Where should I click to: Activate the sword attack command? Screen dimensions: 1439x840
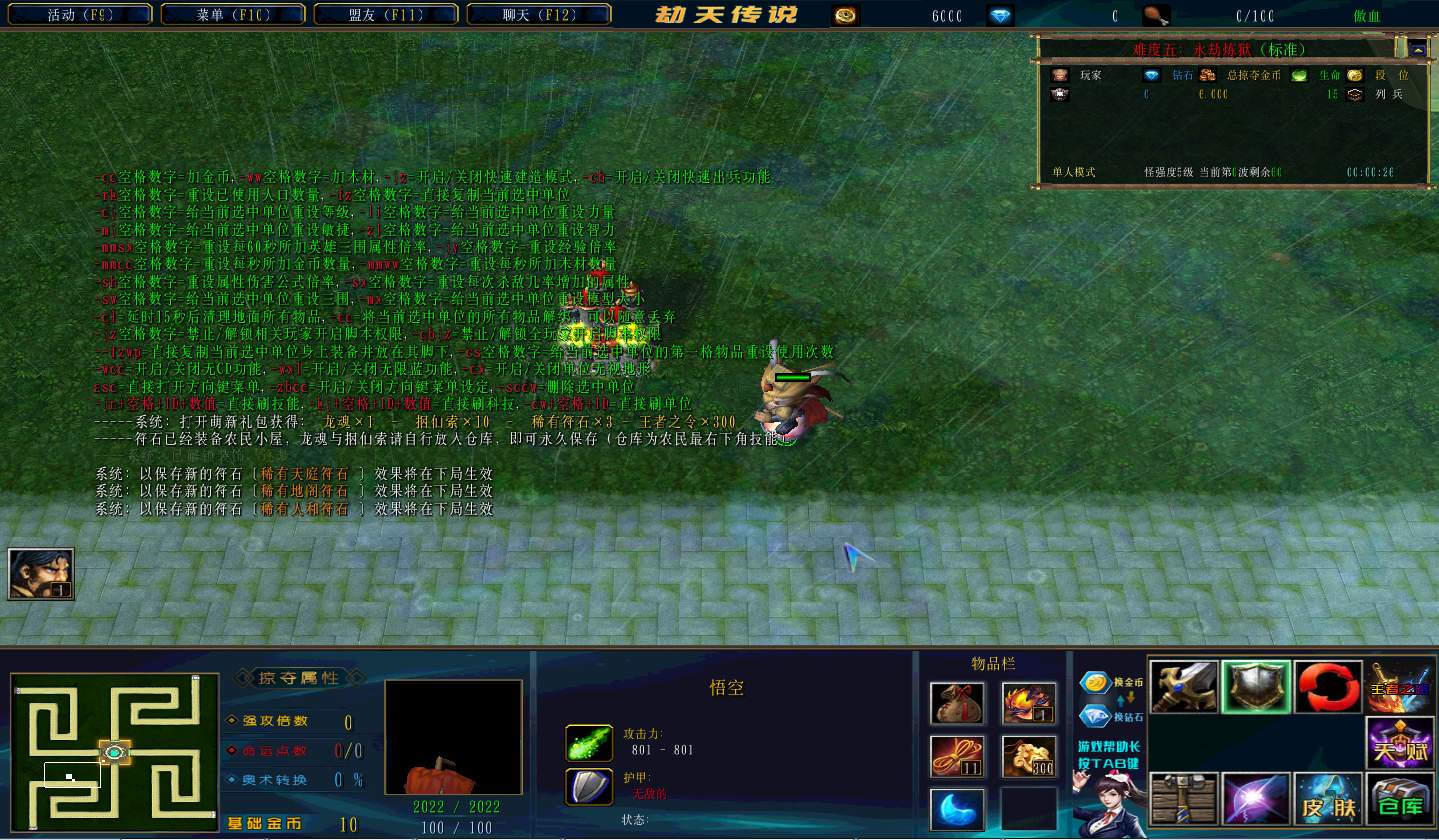(1184, 687)
